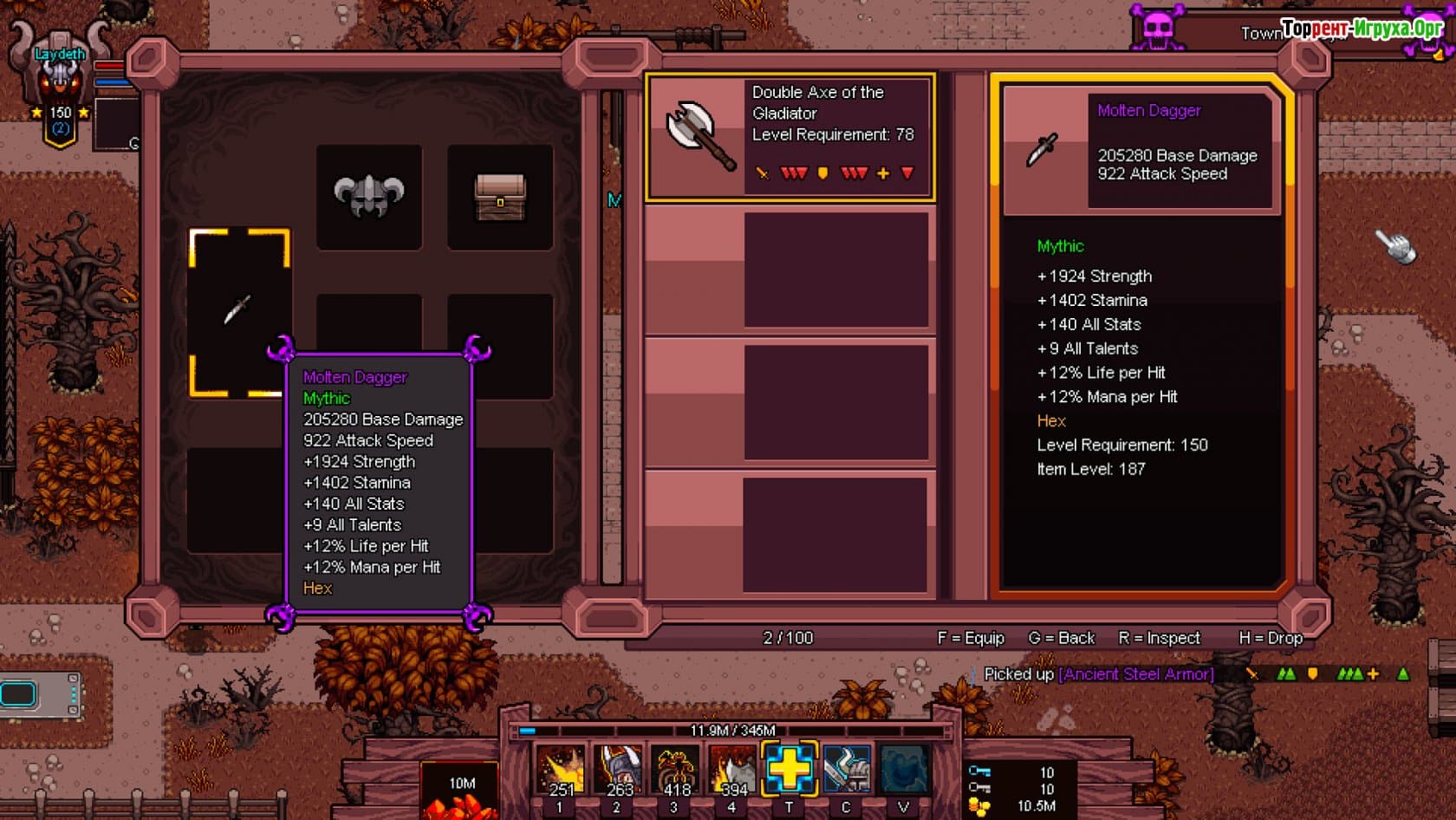
Task: Select the horned helmet slot
Action: pyautogui.click(x=369, y=197)
